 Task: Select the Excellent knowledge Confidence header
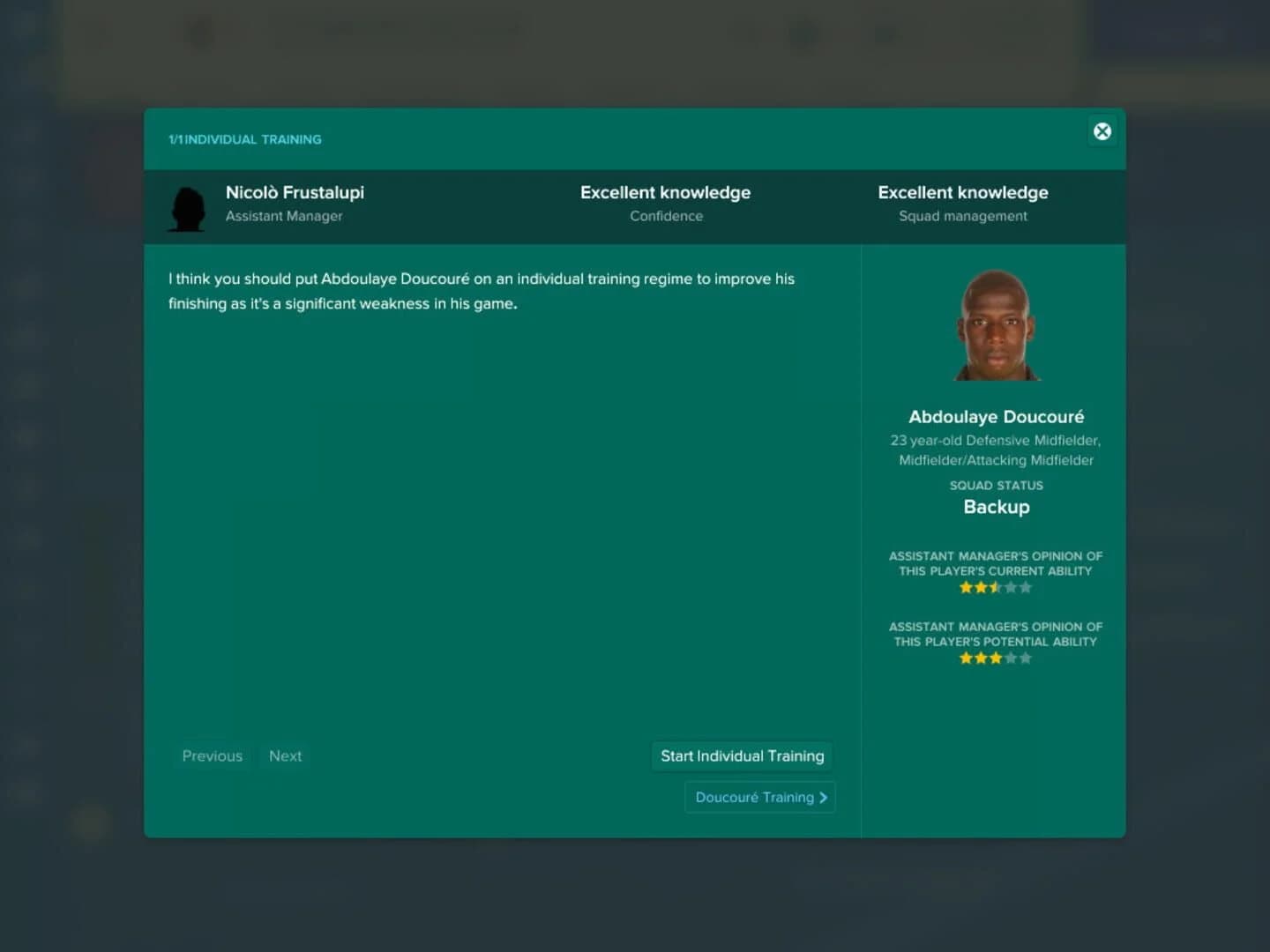665,202
